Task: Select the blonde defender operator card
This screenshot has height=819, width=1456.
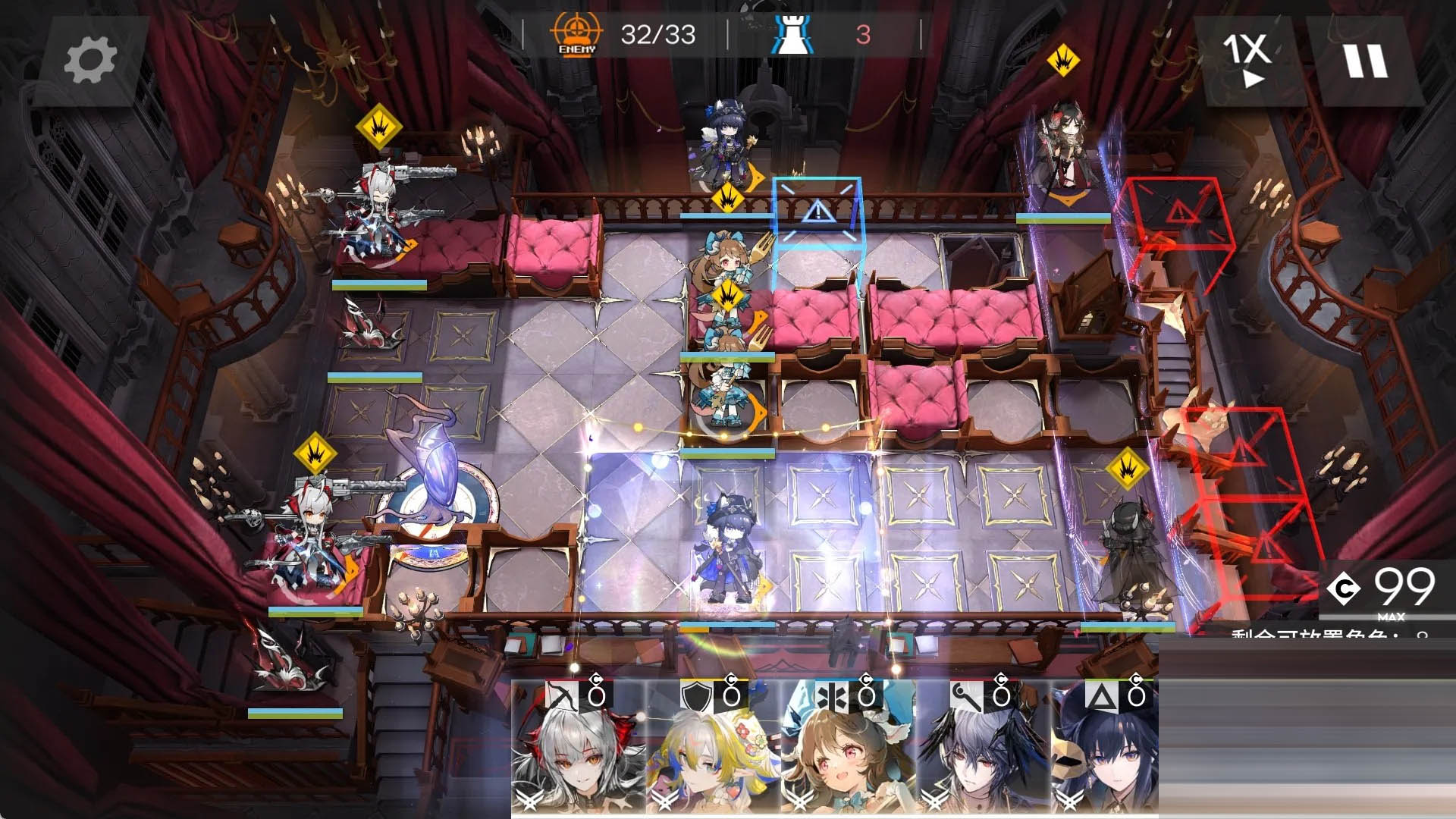Action: (x=713, y=747)
